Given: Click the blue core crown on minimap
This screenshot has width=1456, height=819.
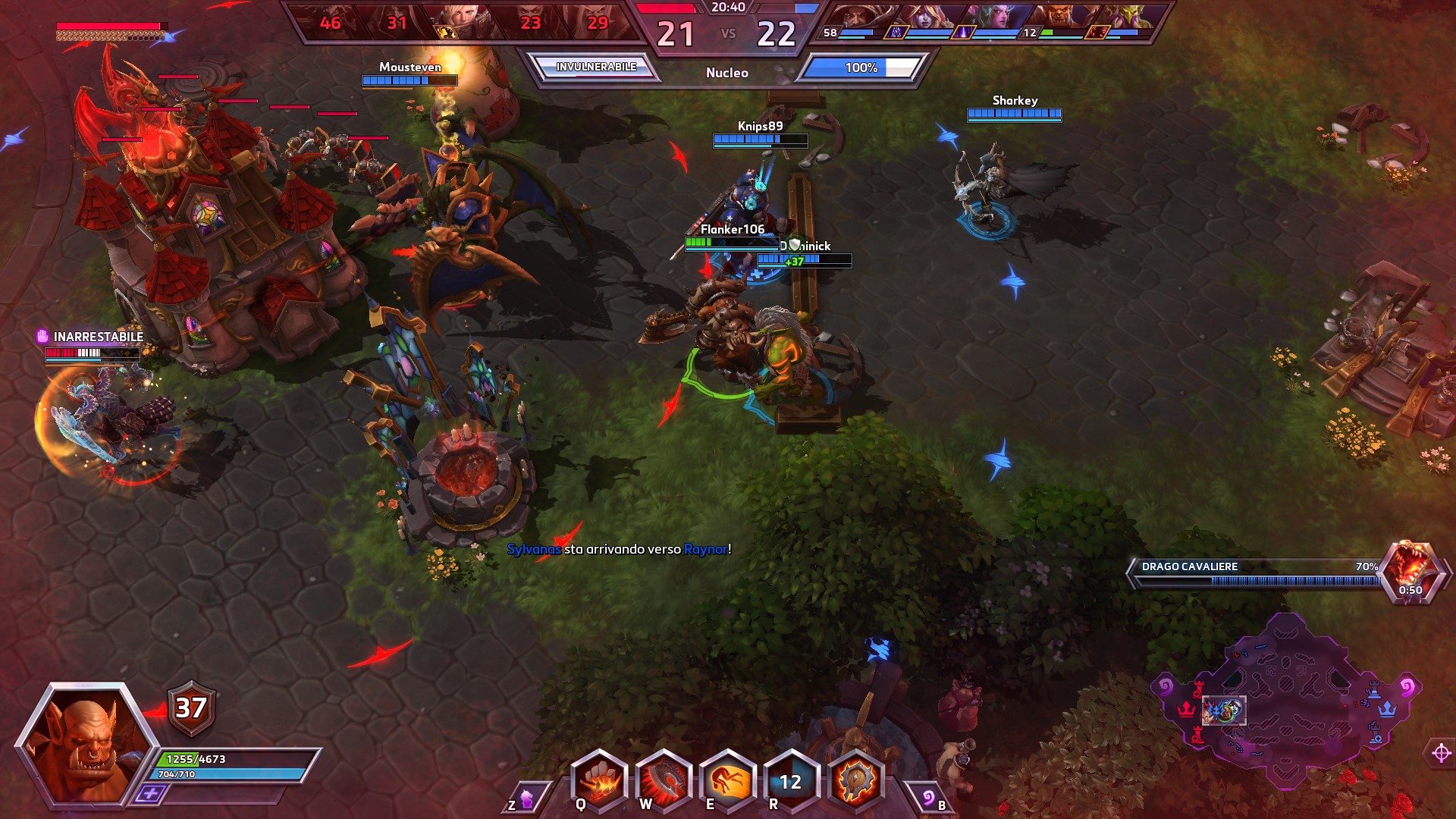Looking at the screenshot, I should pyautogui.click(x=1387, y=709).
